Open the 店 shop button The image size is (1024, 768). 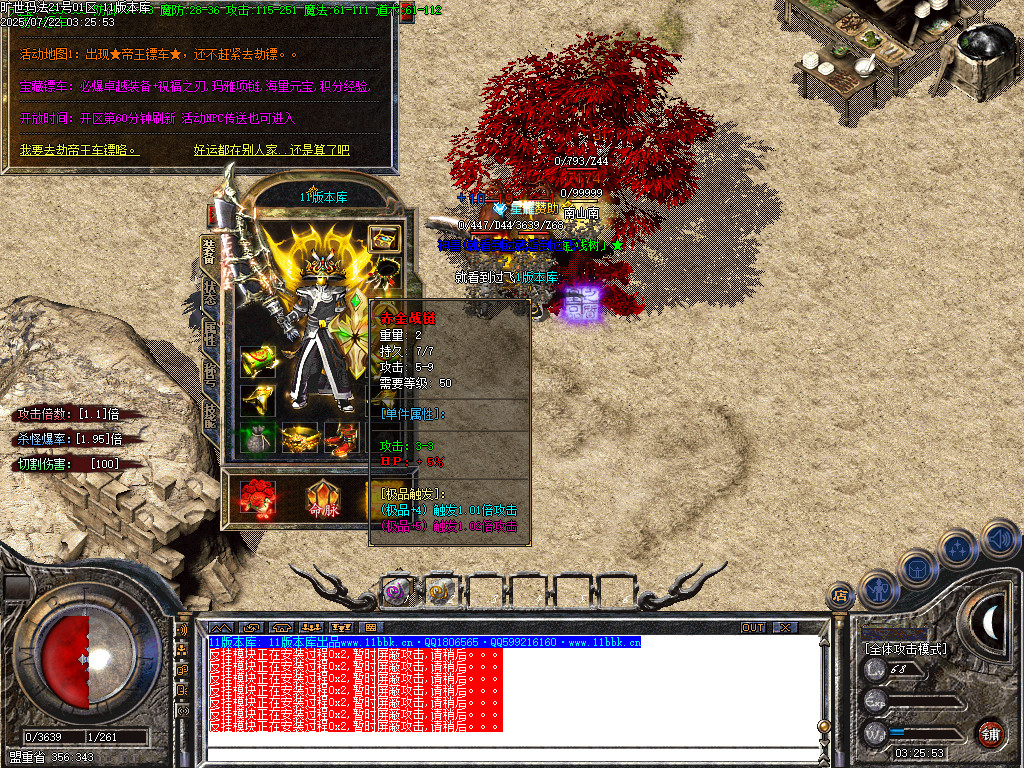pos(840,597)
